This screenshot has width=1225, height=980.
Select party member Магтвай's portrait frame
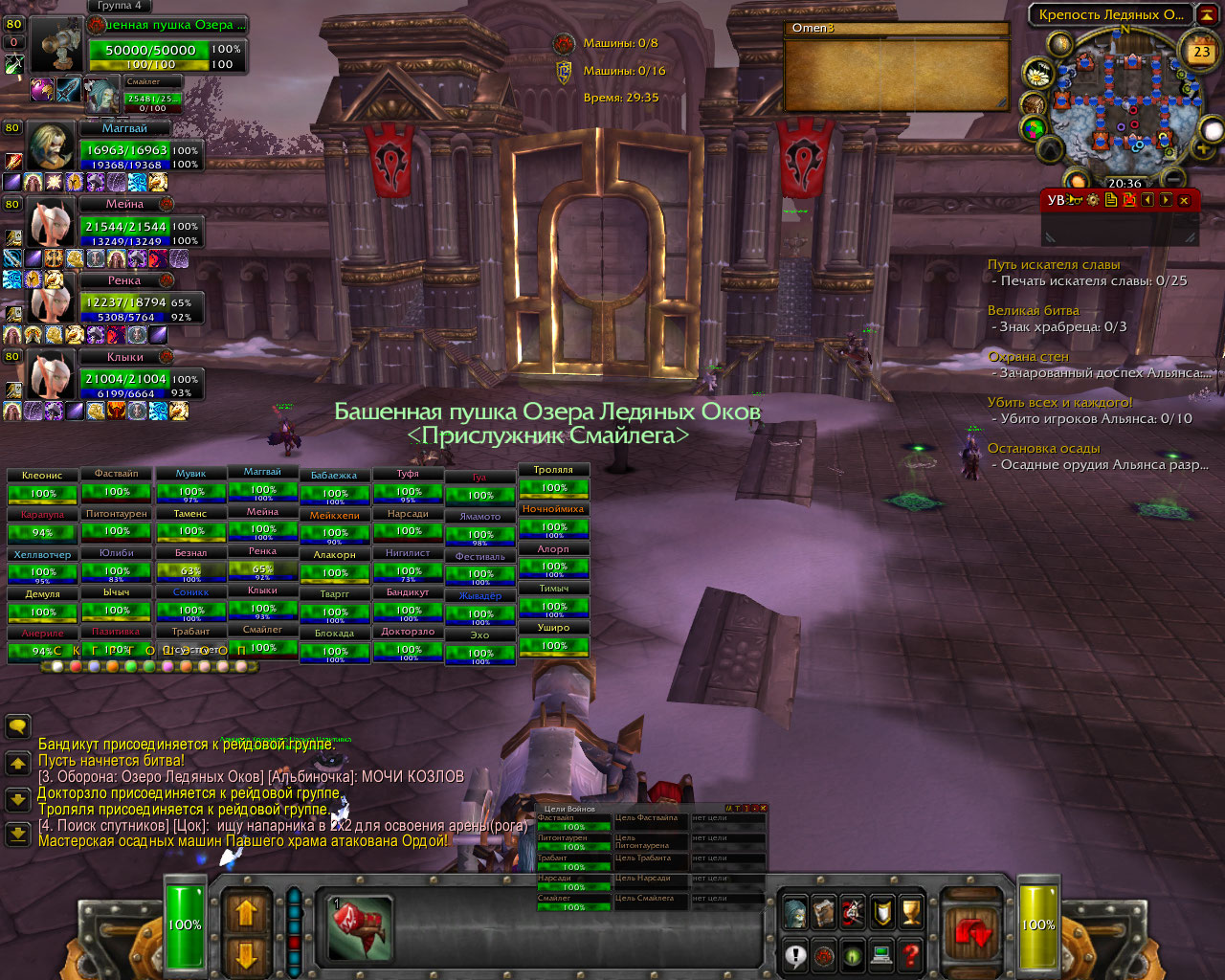(50, 146)
